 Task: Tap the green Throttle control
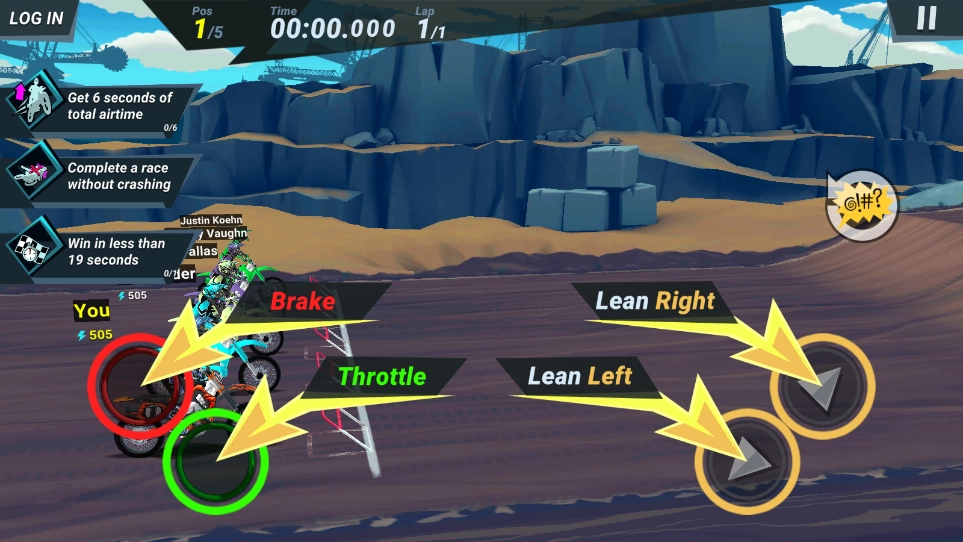[x=215, y=460]
